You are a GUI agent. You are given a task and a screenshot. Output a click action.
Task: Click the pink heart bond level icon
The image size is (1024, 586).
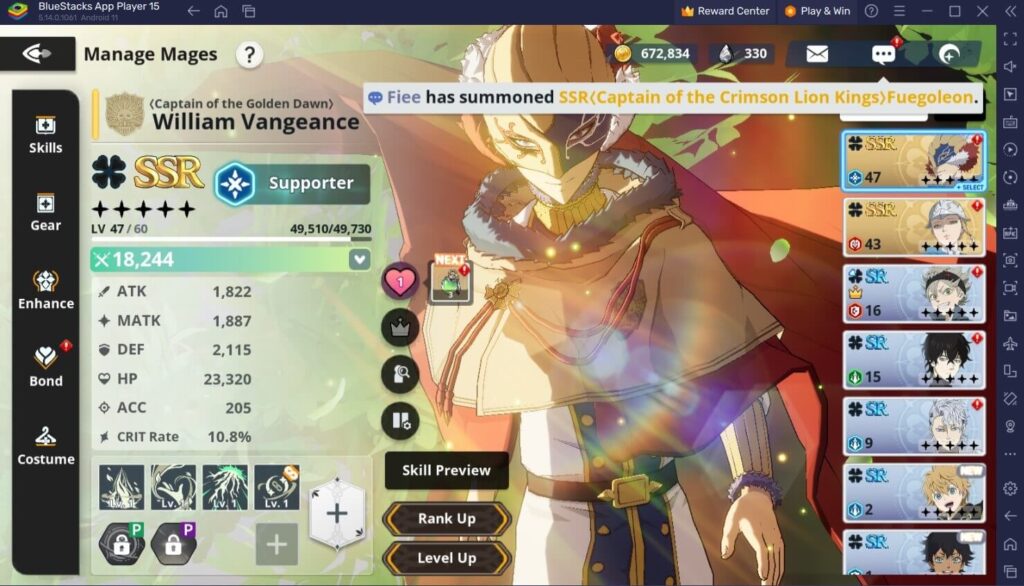(400, 282)
